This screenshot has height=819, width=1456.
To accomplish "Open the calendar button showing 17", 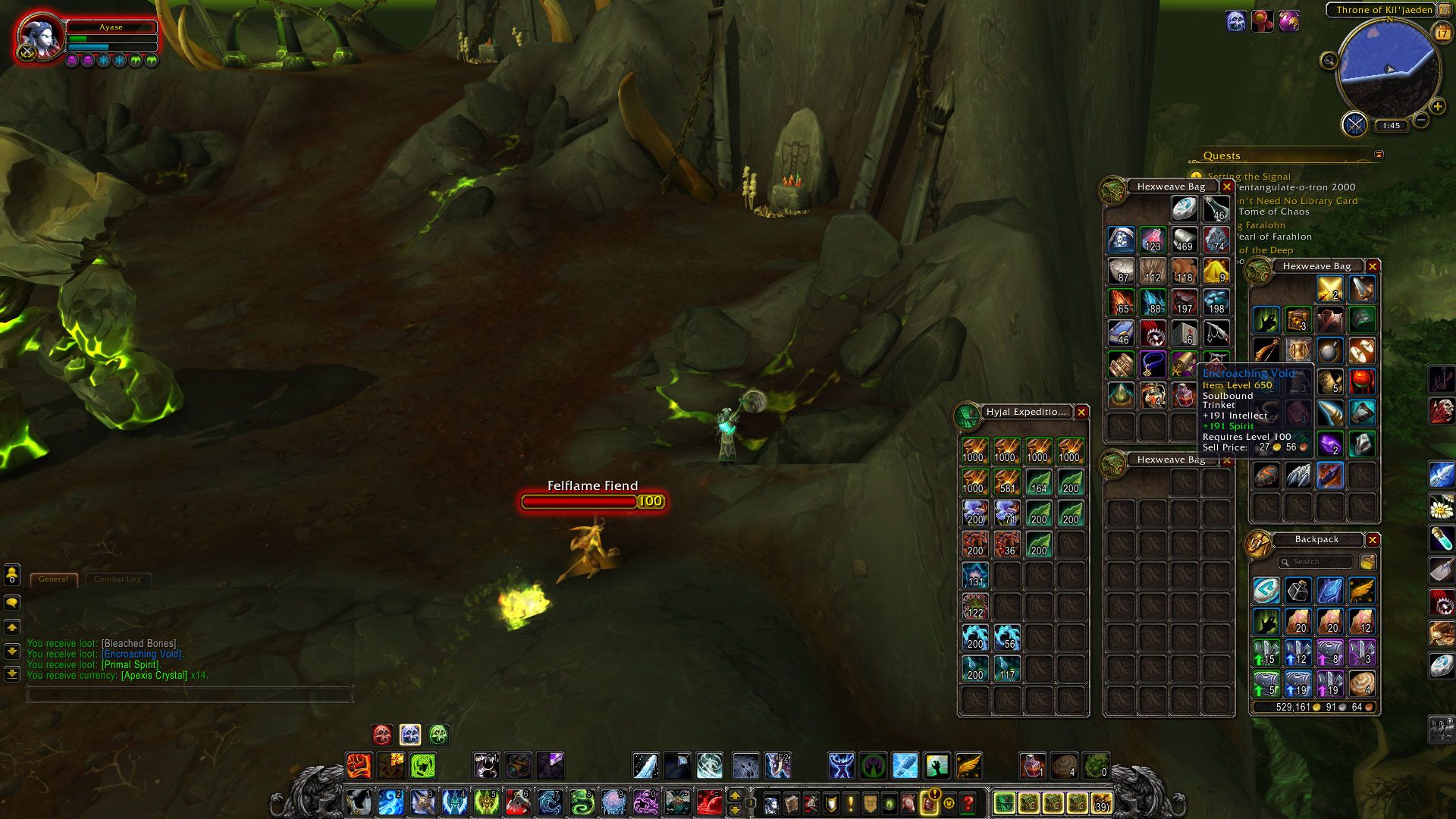I will point(1441,33).
